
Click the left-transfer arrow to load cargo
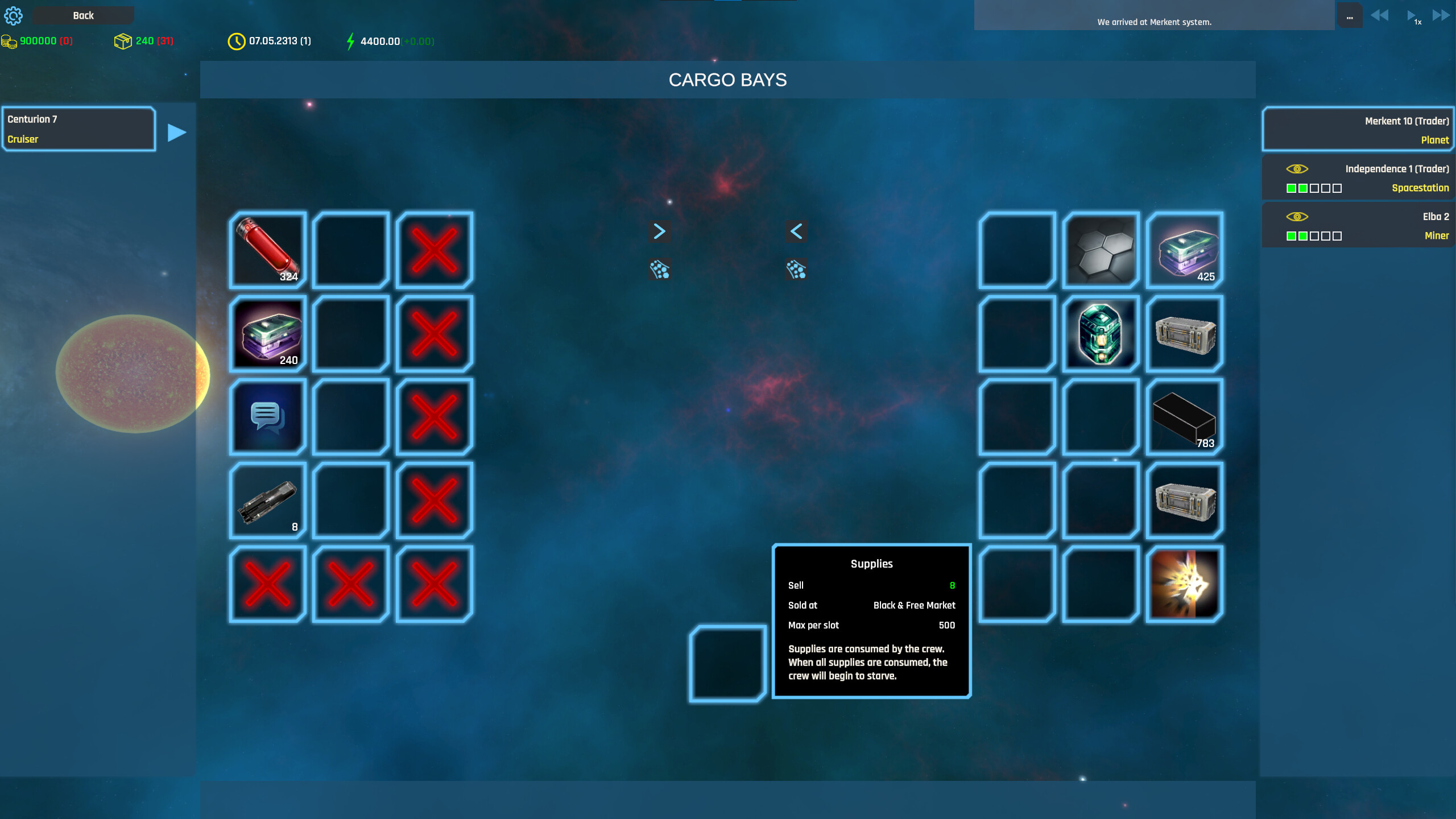click(x=796, y=231)
